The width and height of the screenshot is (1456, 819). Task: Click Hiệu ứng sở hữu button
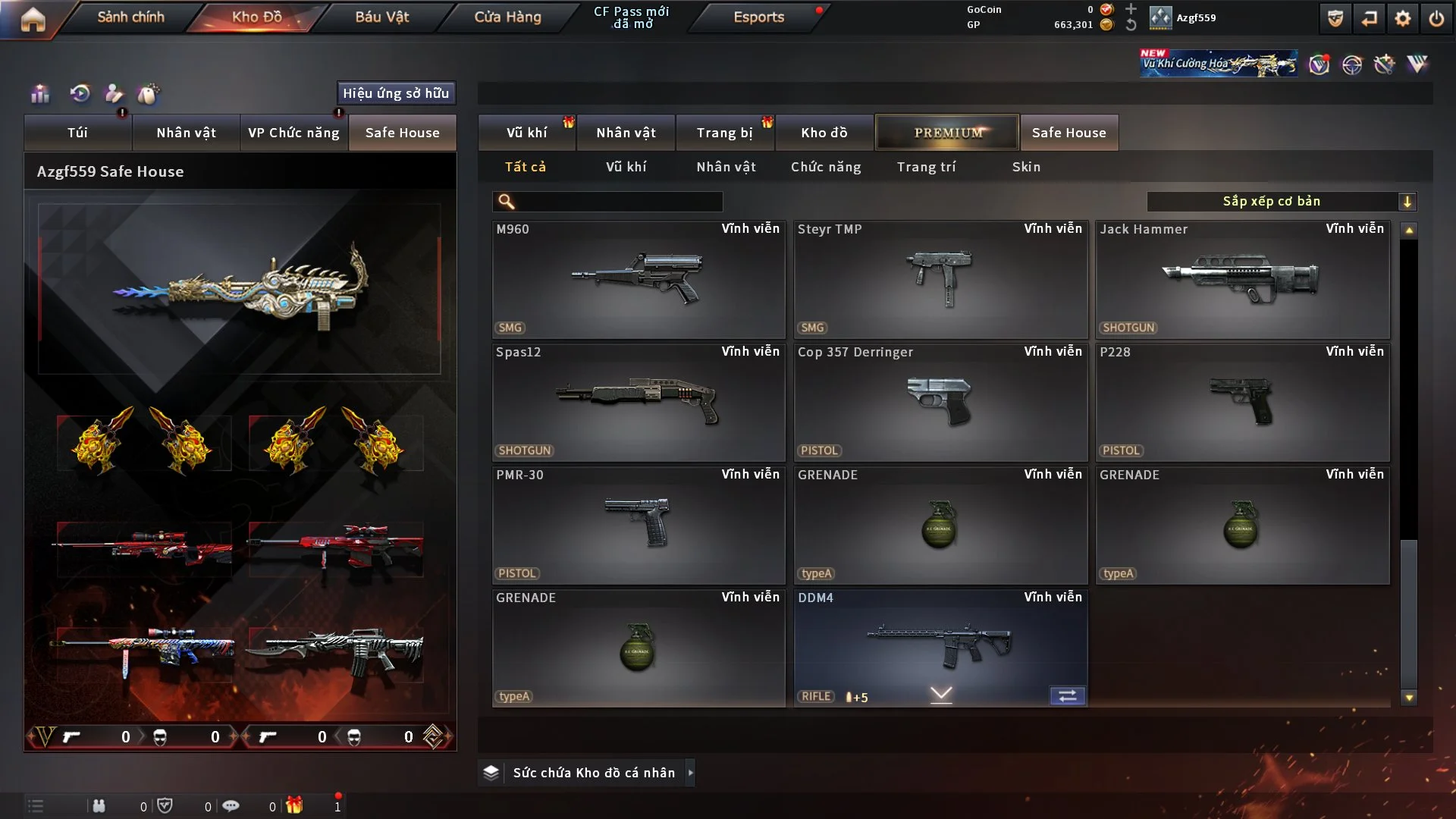[396, 93]
